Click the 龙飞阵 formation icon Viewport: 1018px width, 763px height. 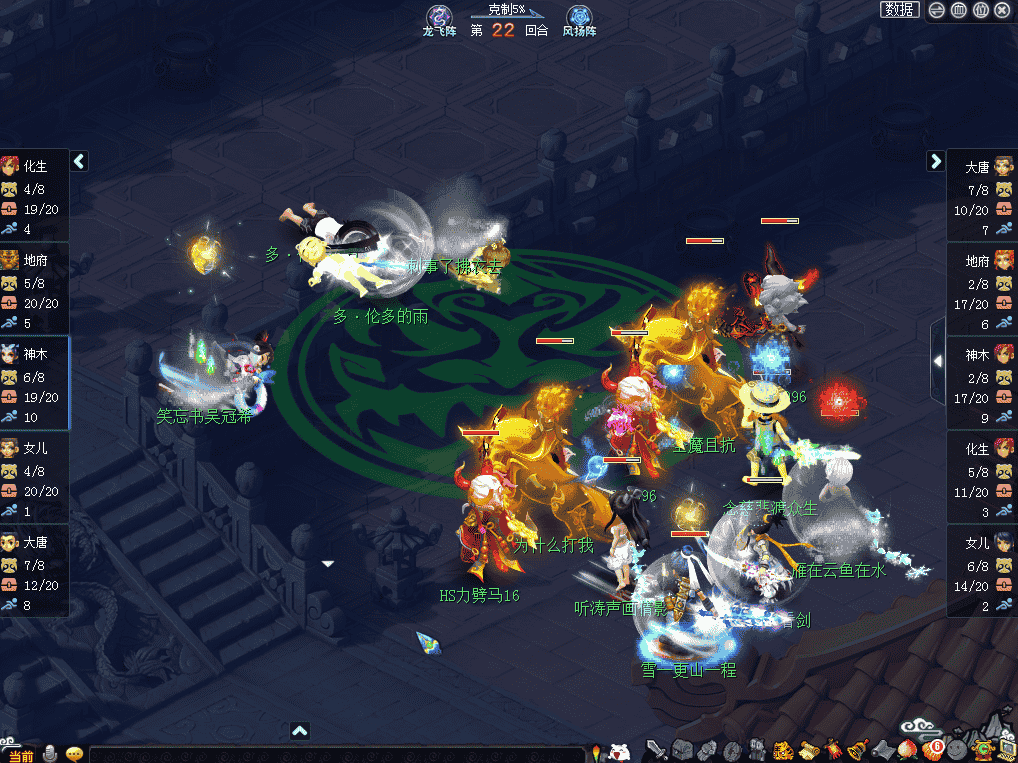click(x=440, y=17)
